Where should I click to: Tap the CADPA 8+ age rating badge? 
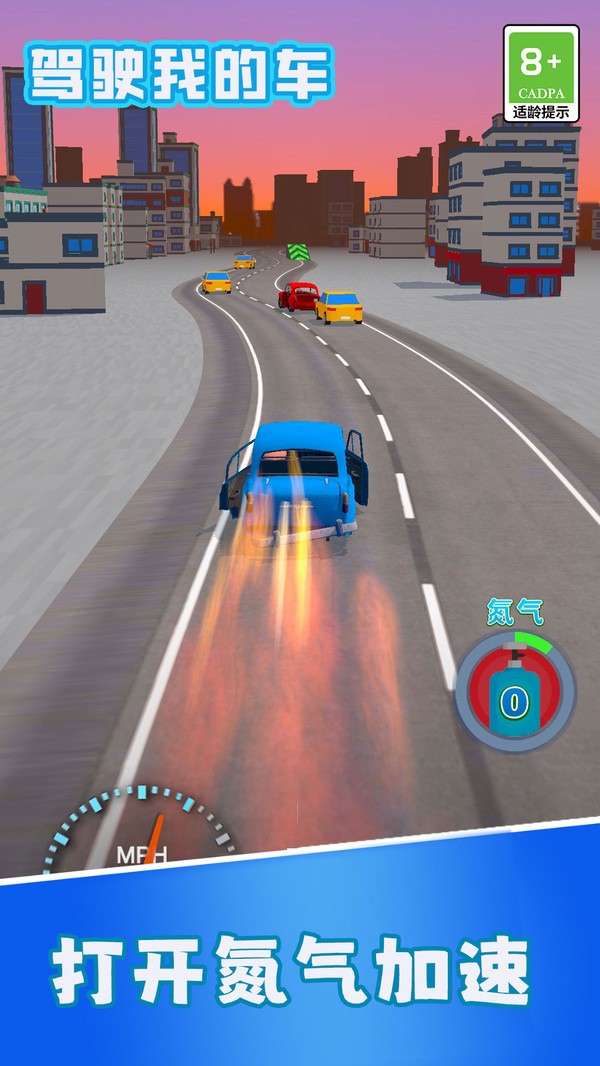coord(541,74)
